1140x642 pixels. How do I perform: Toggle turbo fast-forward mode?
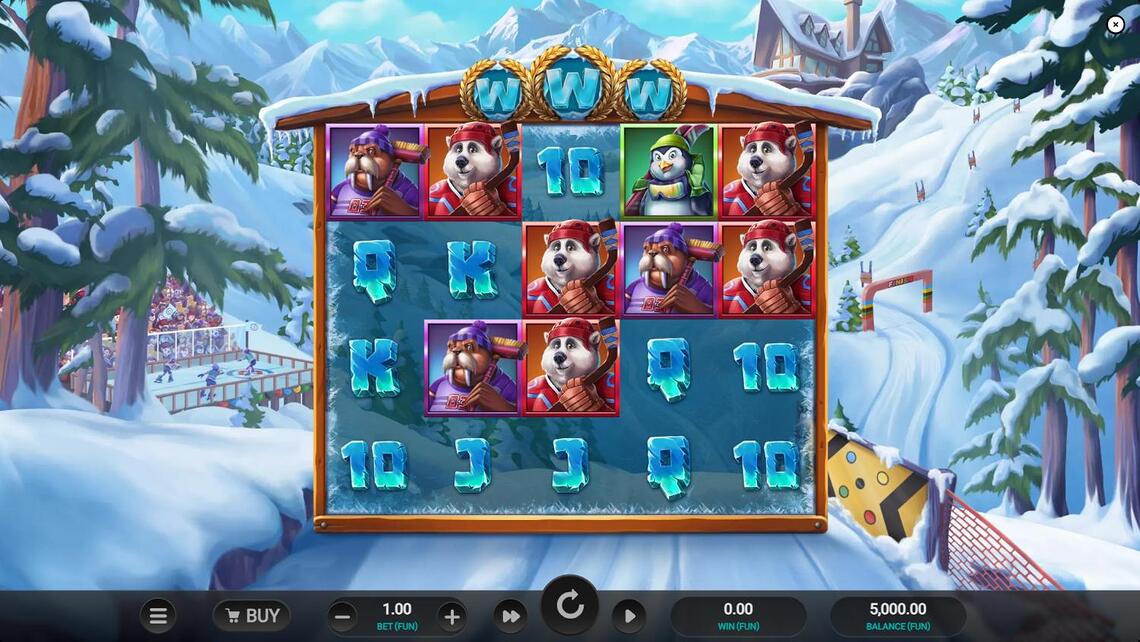point(510,616)
